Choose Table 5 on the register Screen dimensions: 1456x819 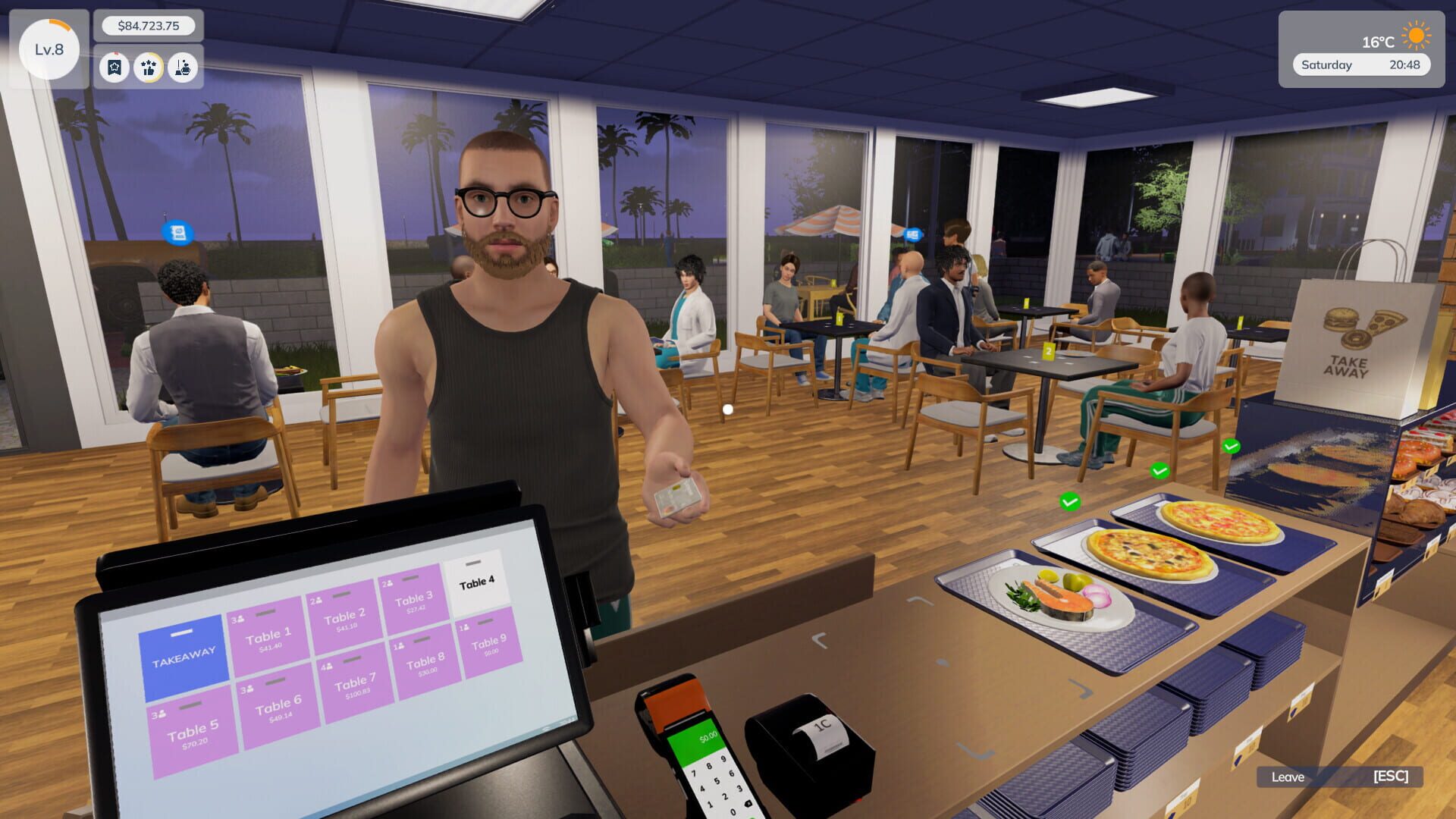tap(193, 733)
